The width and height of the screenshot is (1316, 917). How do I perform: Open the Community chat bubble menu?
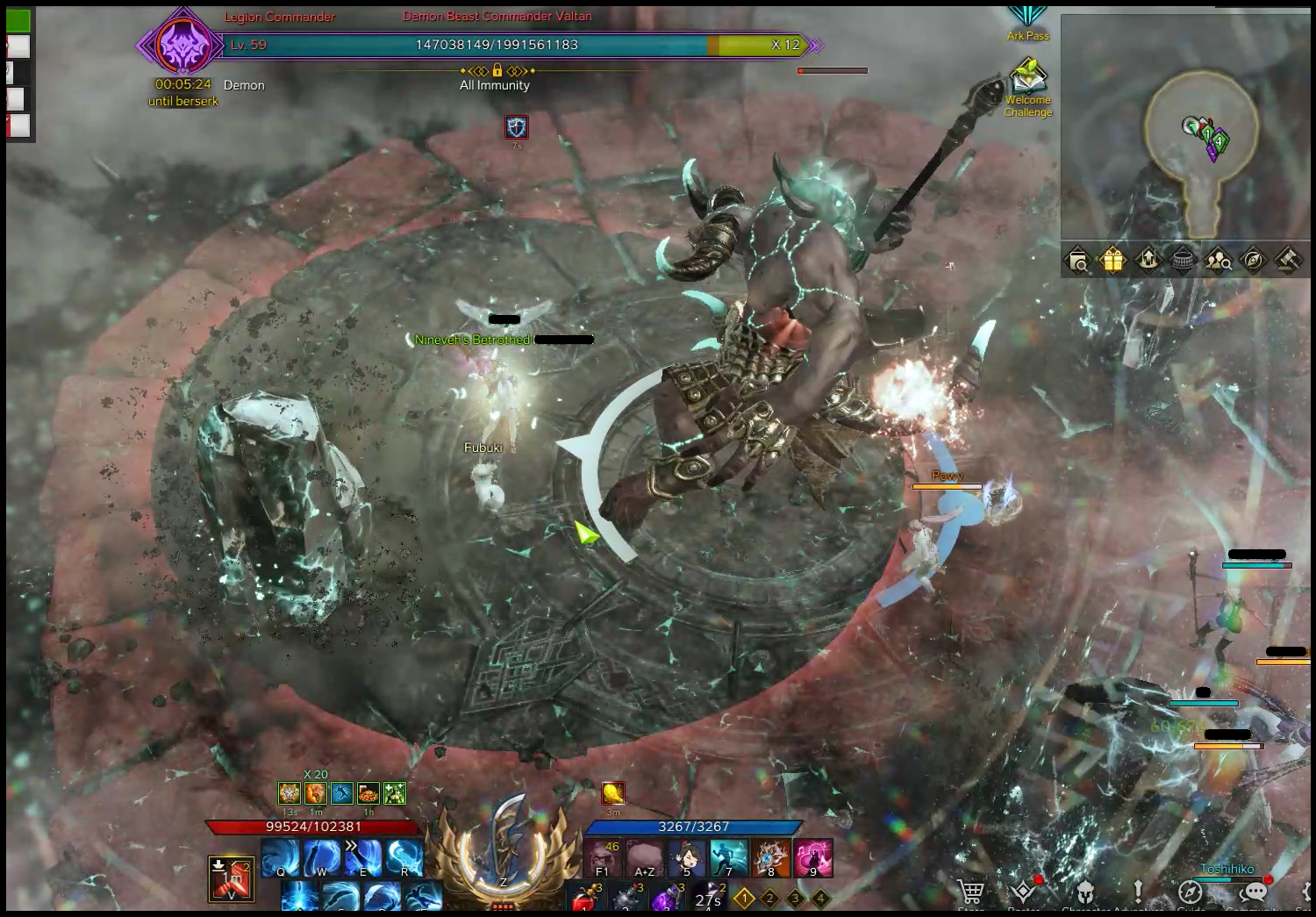pyautogui.click(x=1255, y=893)
